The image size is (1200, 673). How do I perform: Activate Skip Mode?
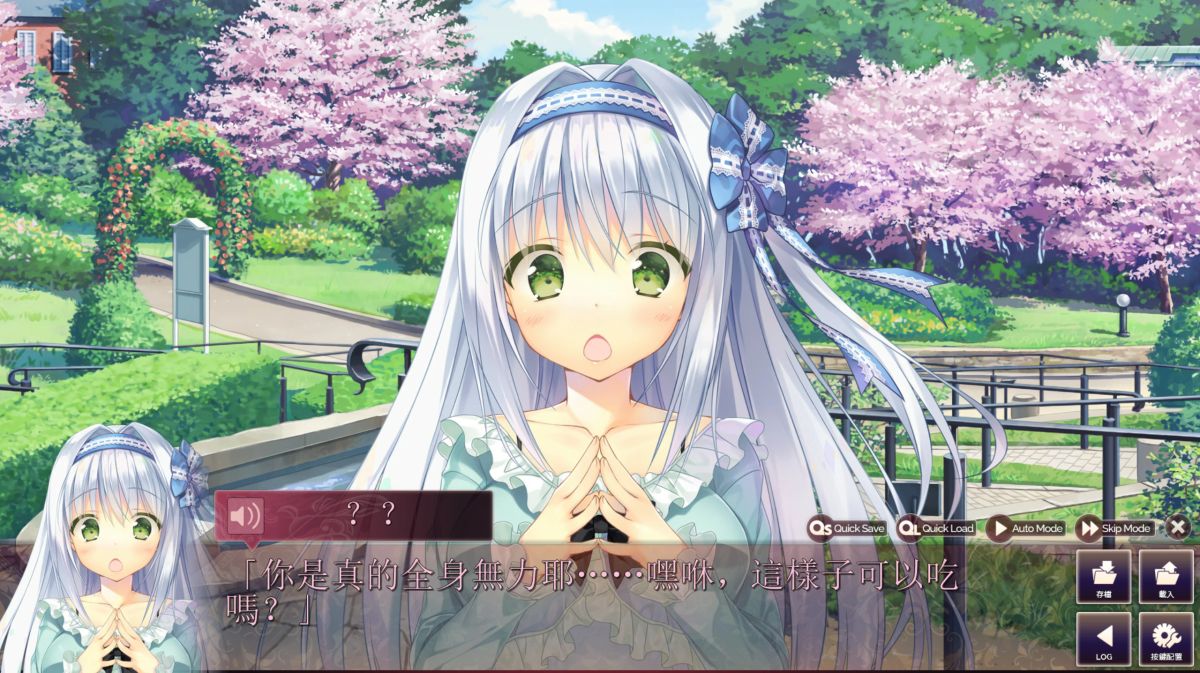click(1114, 528)
